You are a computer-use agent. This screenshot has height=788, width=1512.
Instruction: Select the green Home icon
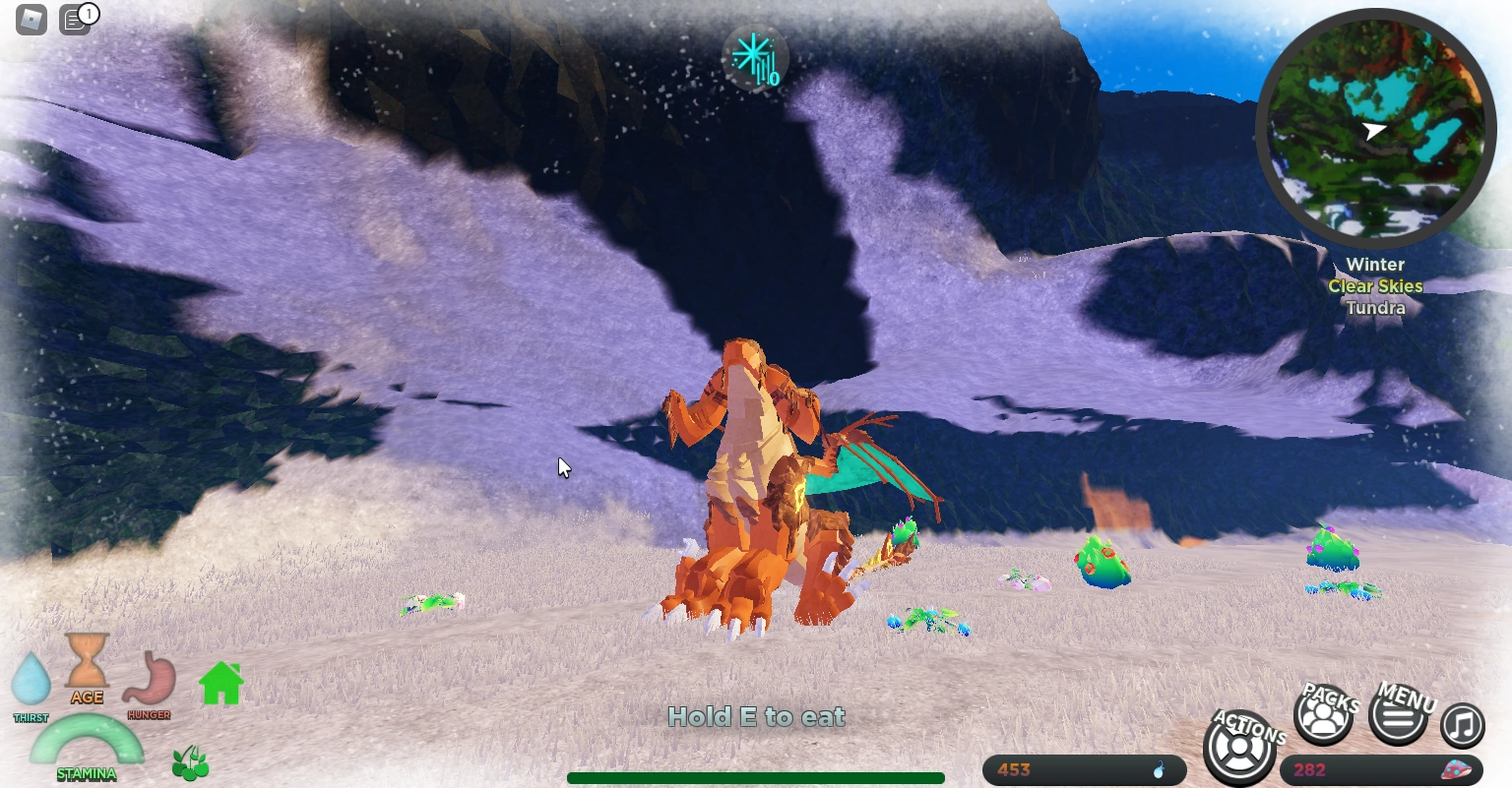[220, 682]
